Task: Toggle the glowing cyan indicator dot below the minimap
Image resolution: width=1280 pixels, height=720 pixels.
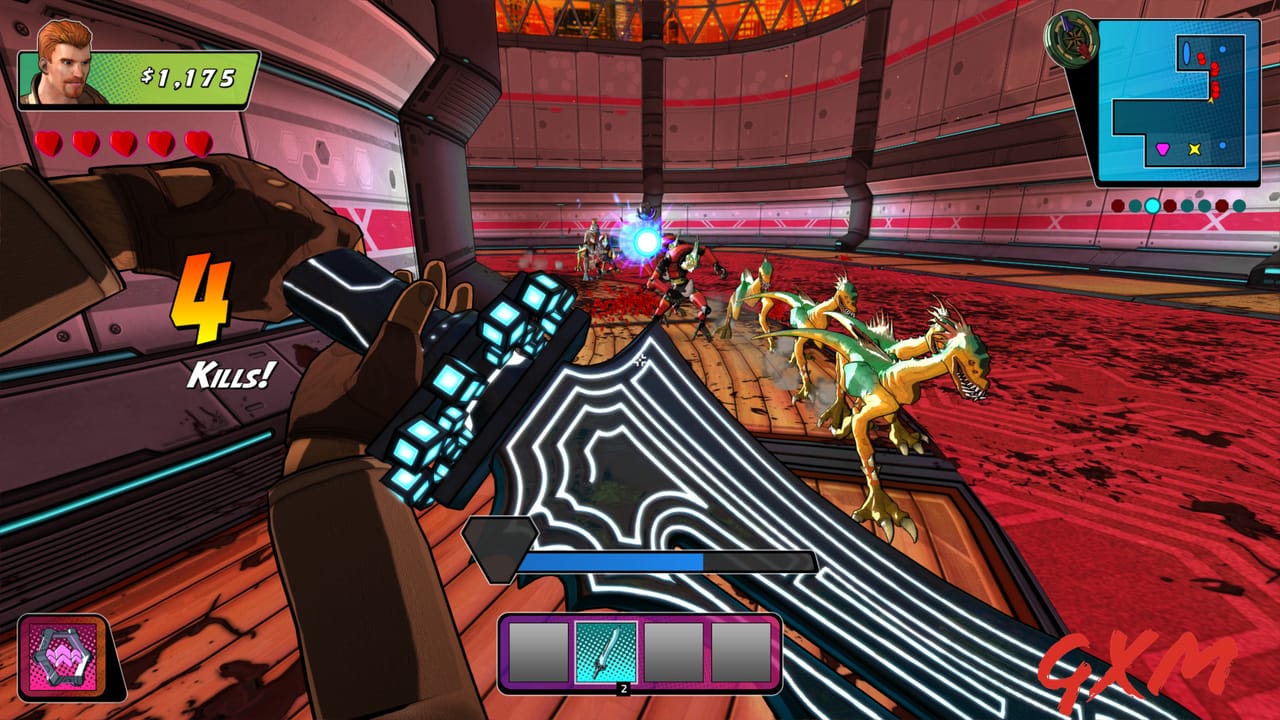Action: click(x=1152, y=206)
